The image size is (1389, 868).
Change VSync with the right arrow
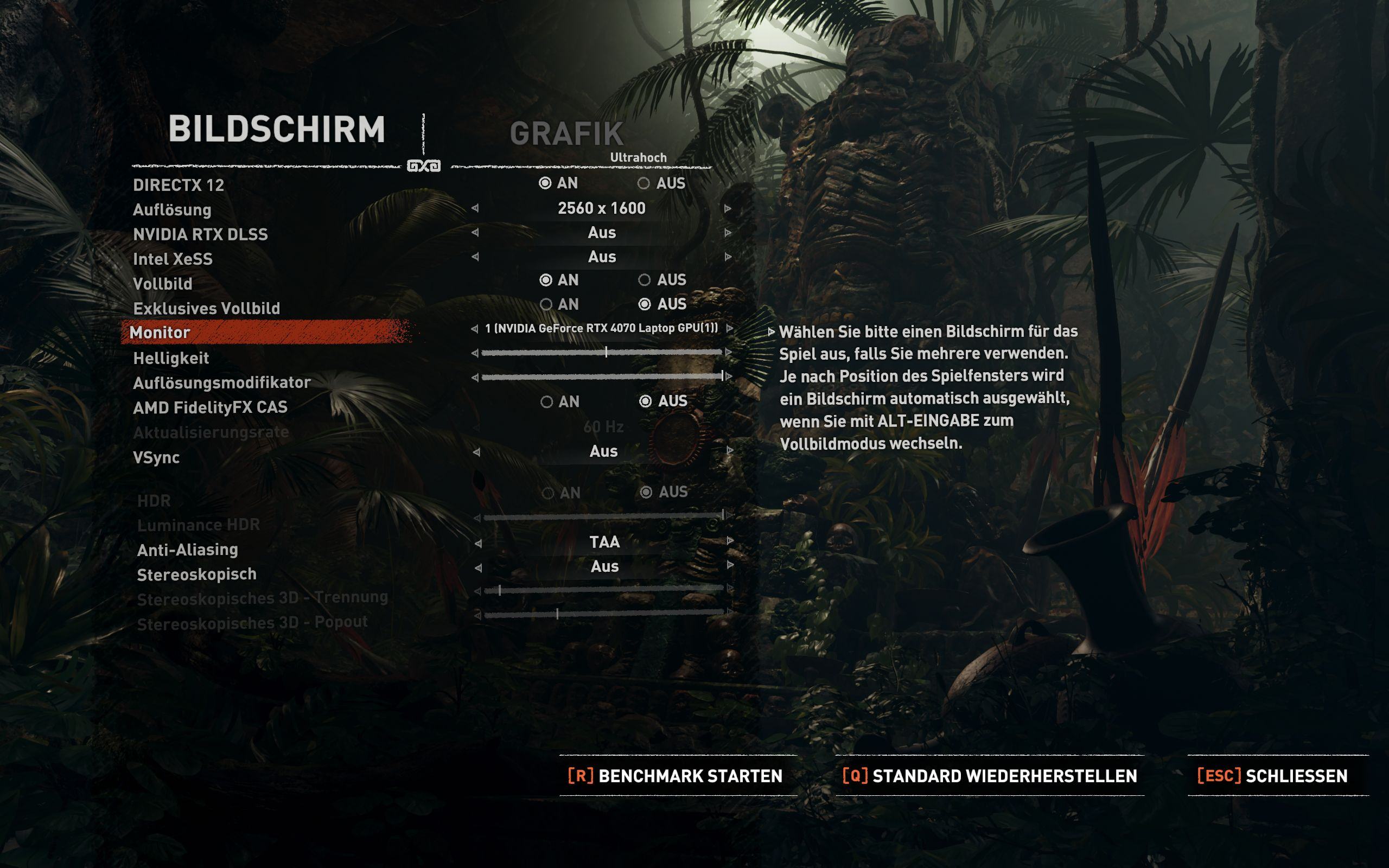[x=730, y=451]
